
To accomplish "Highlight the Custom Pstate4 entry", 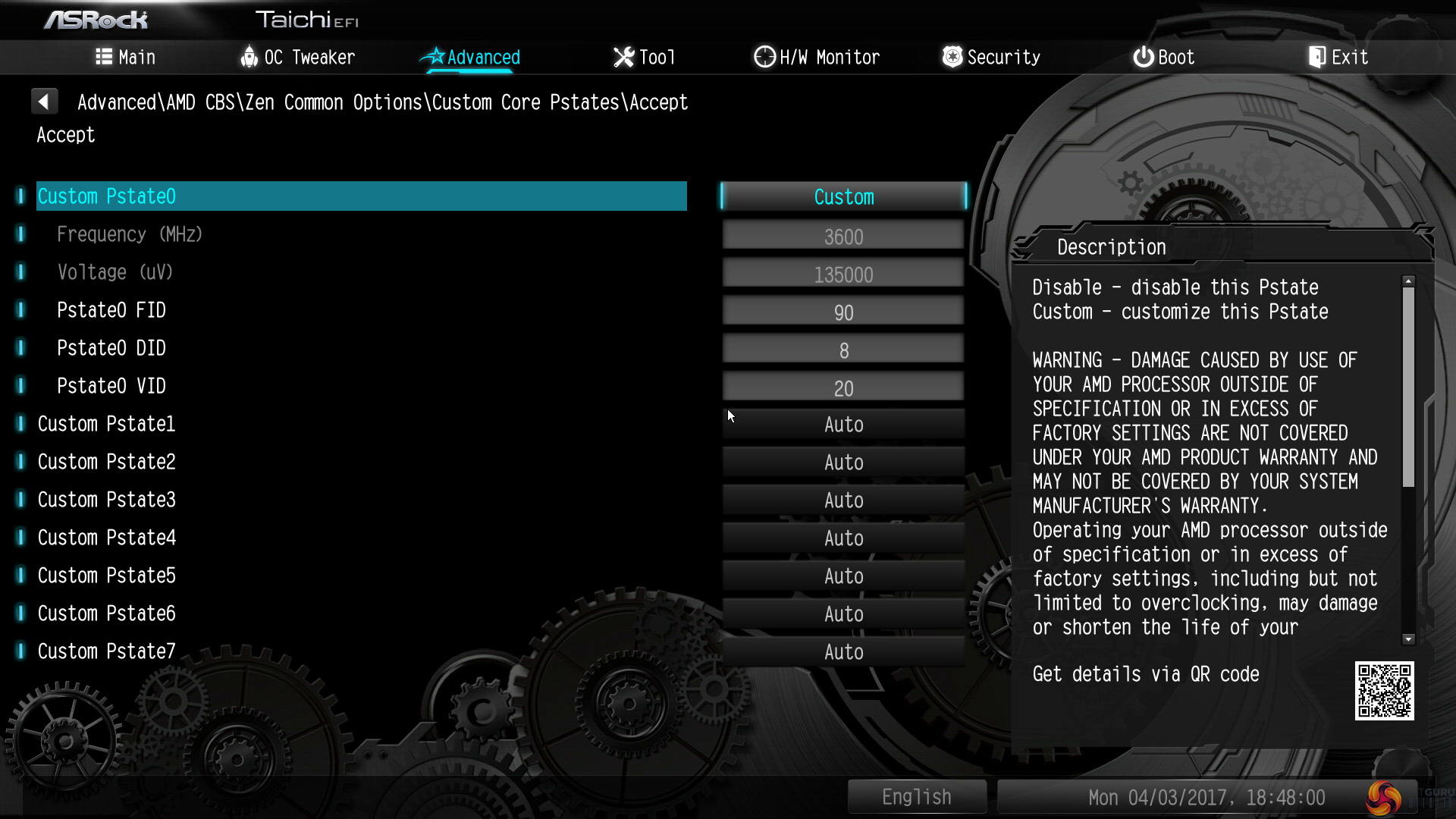I will coord(107,538).
